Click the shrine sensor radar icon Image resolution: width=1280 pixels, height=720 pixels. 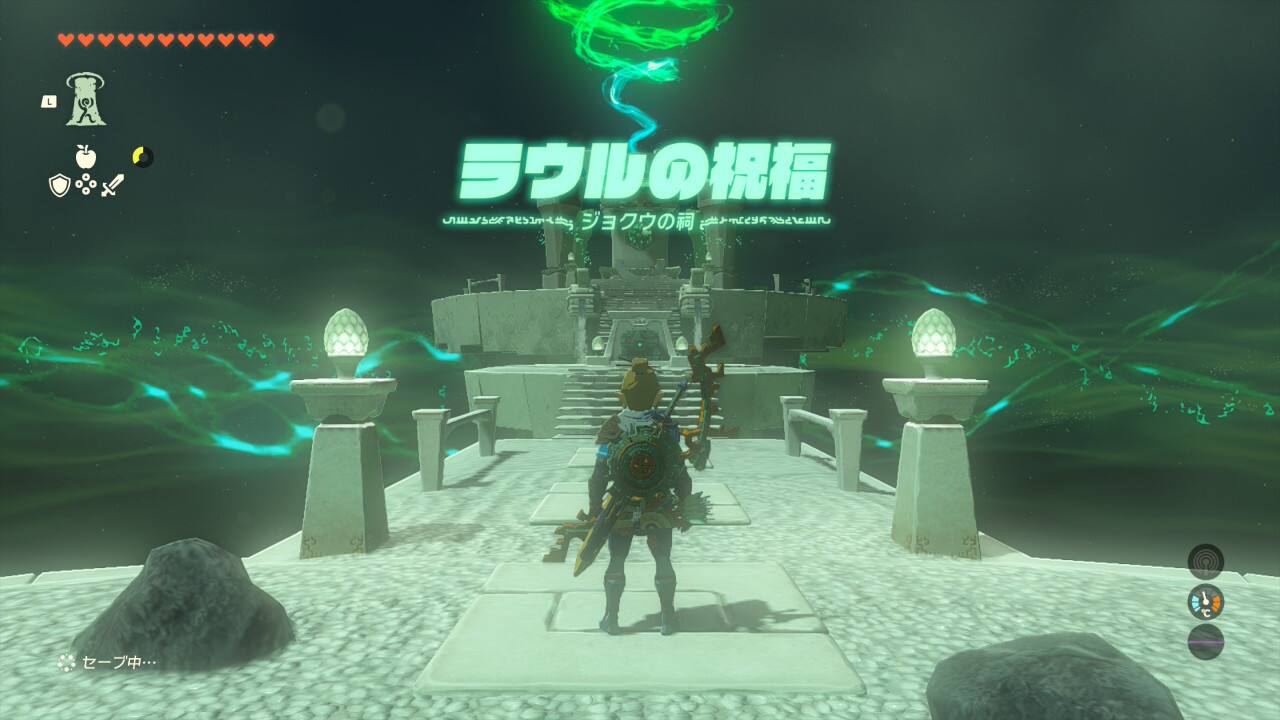[x=1205, y=561]
